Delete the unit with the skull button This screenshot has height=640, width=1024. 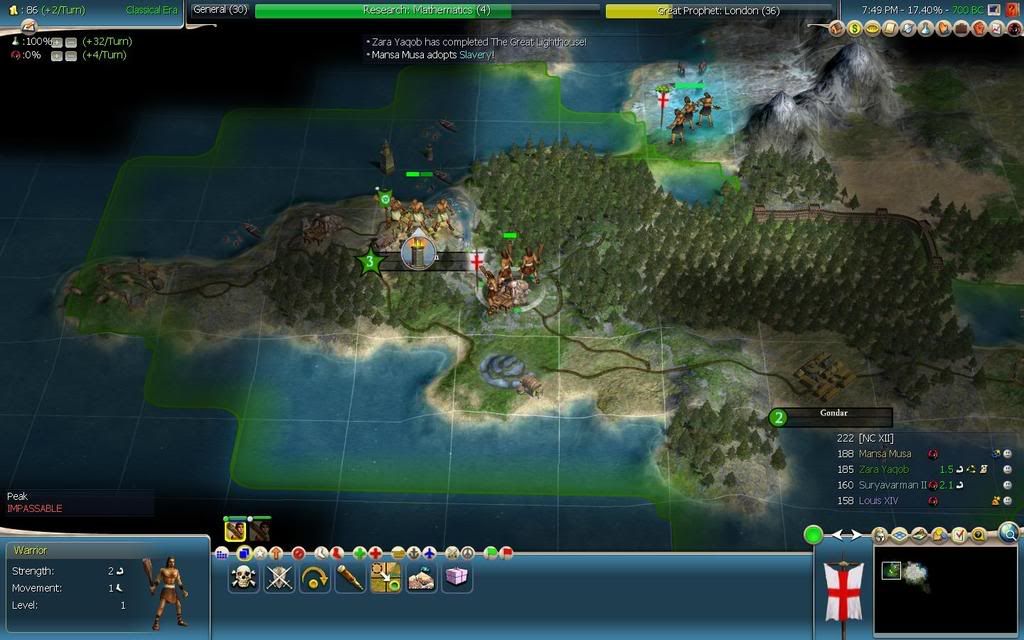[x=243, y=577]
